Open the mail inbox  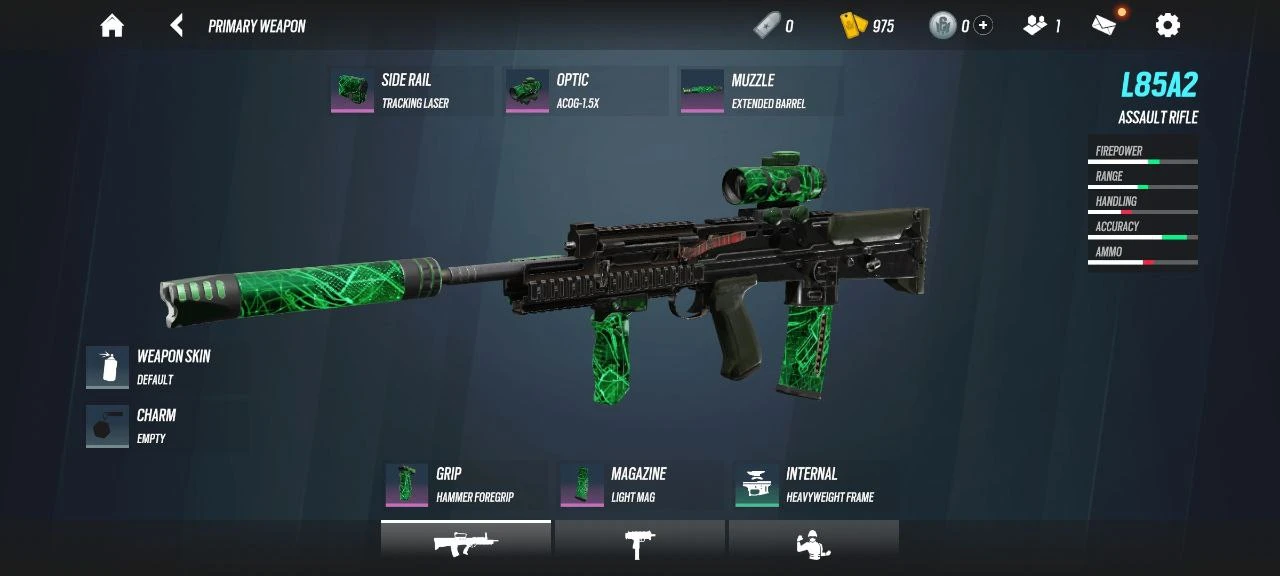coord(1104,26)
